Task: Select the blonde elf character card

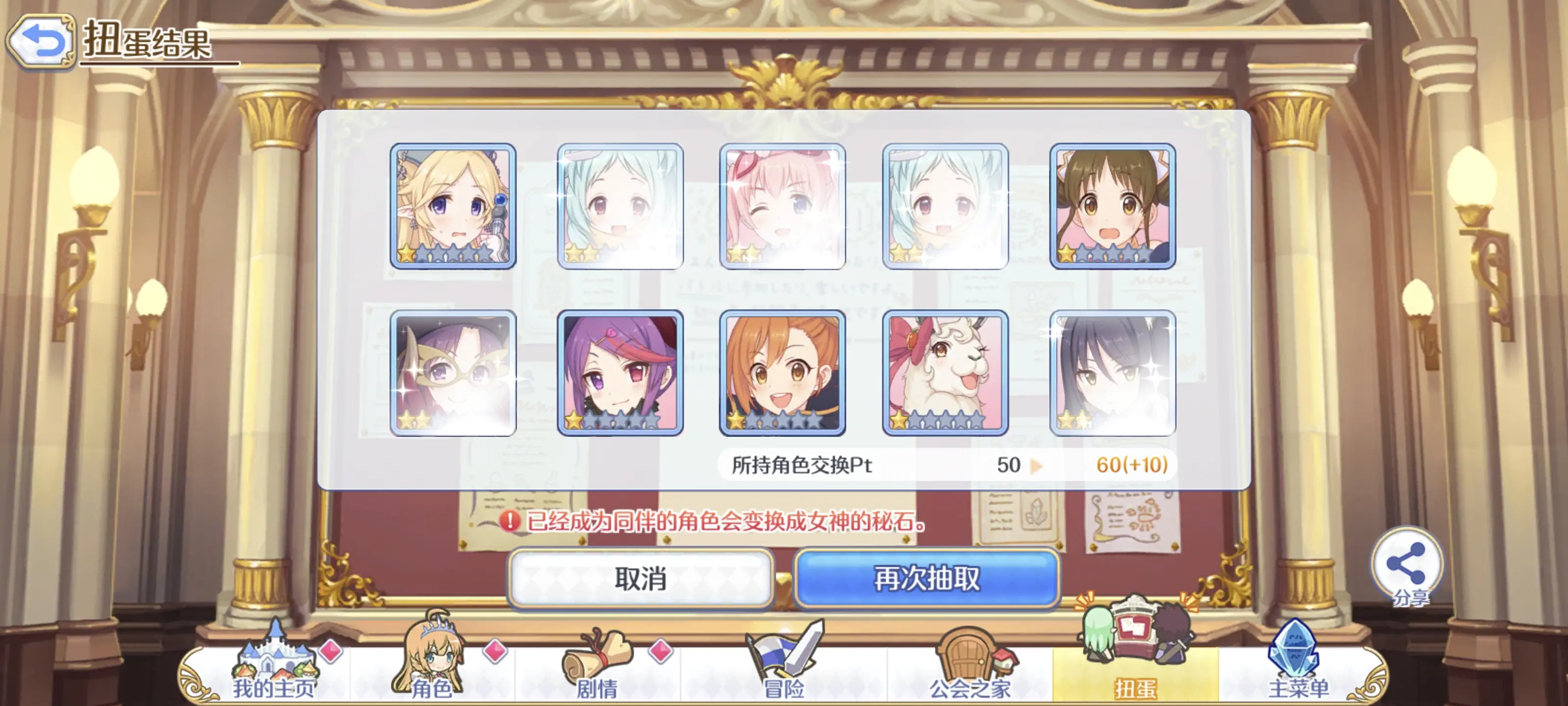Action: click(453, 206)
